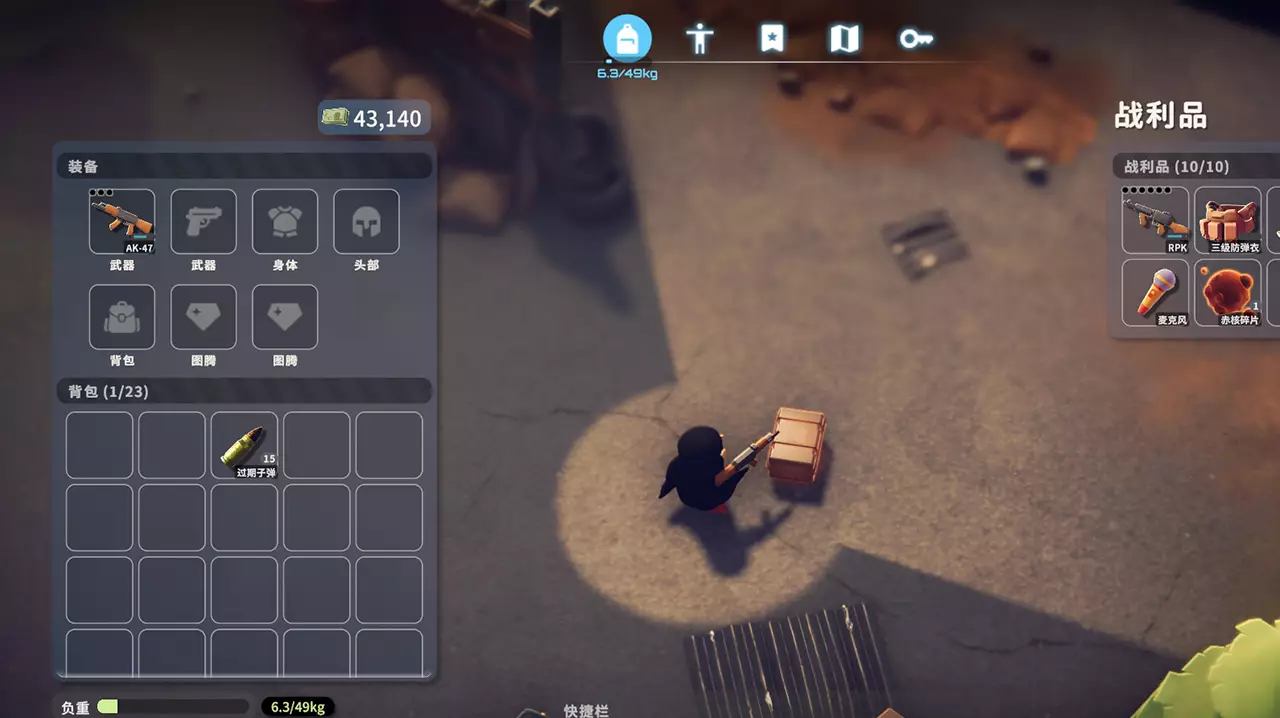Viewport: 1280px width, 718px height.
Task: Click the empty pistol weapon slot
Action: (x=204, y=221)
